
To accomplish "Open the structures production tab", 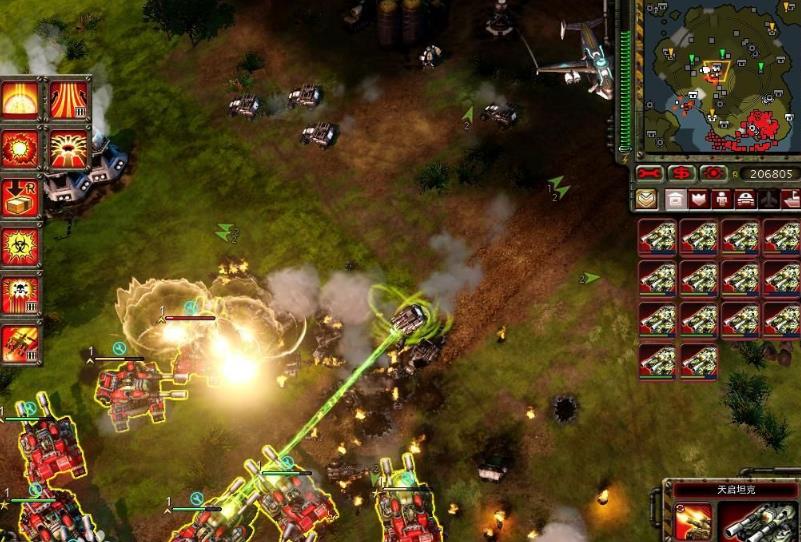I will (676, 199).
